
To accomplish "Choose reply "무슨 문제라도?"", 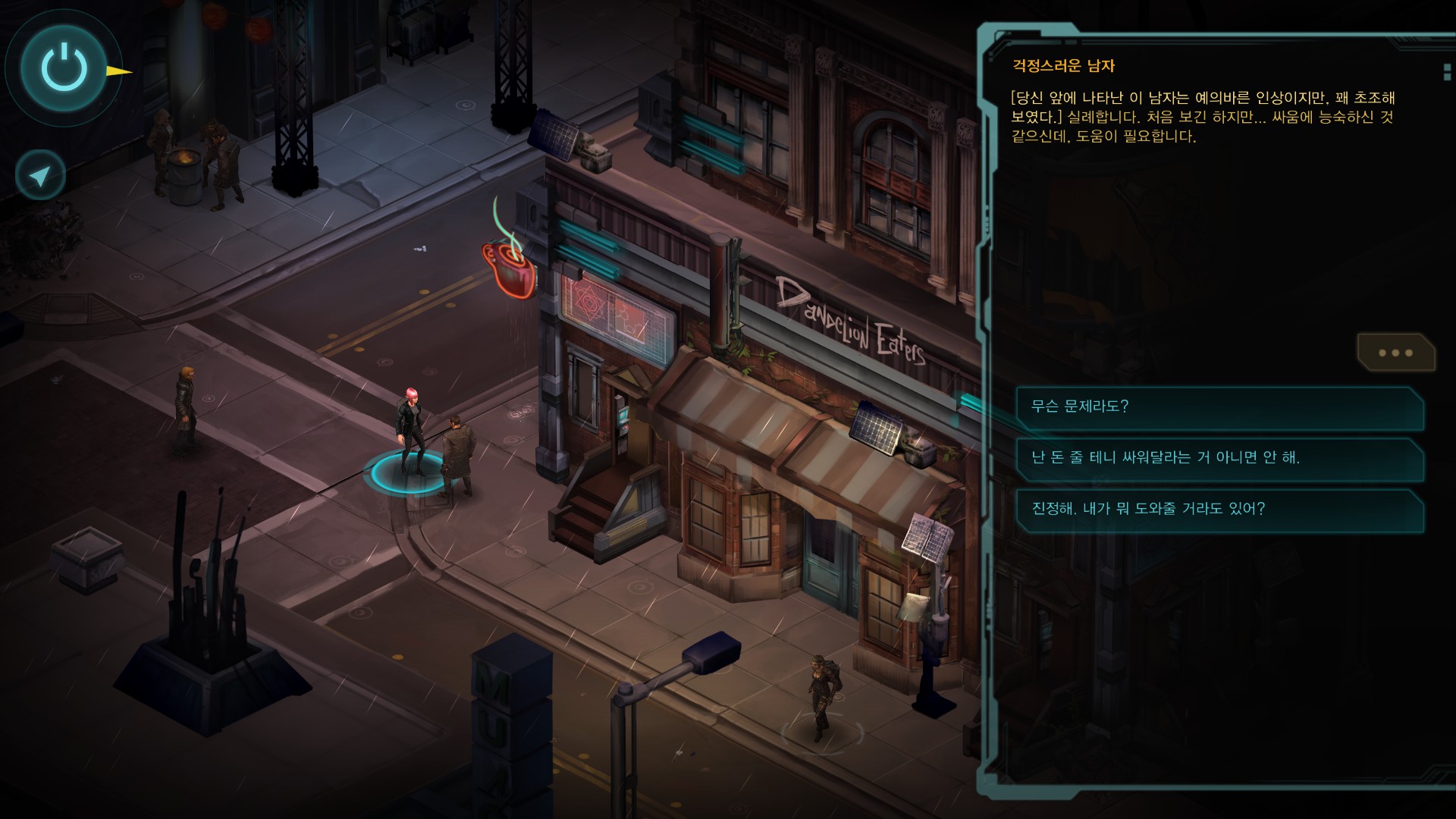I will click(1219, 406).
